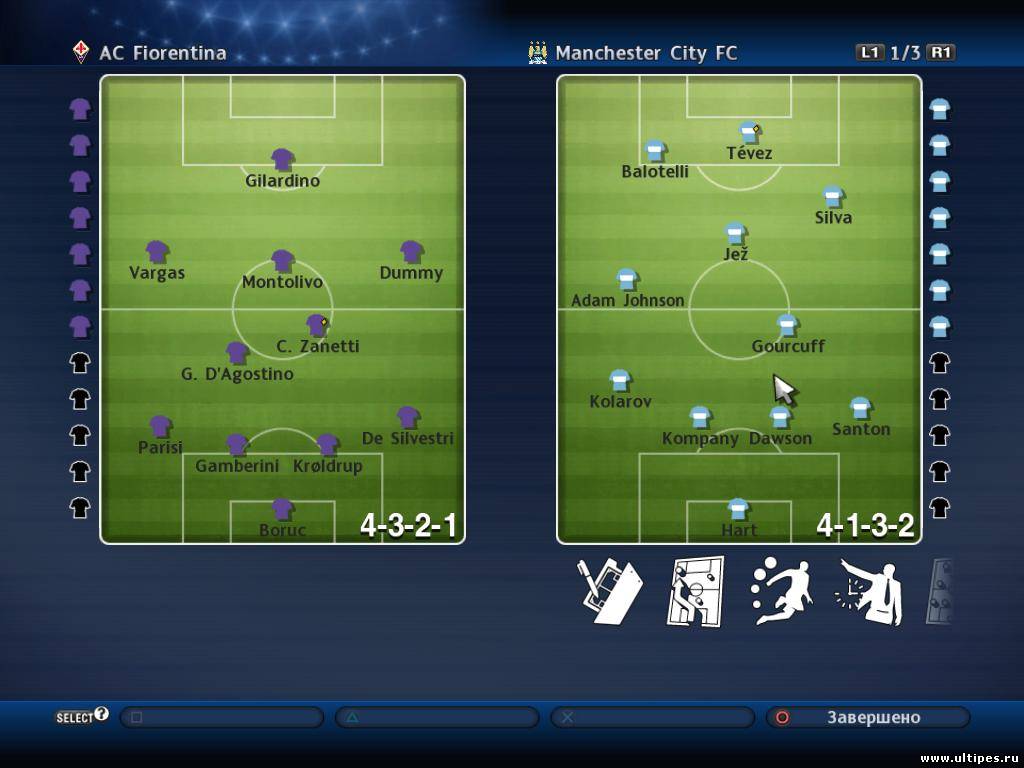Viewport: 1024px width, 768px height.
Task: Choose Adam Johnson on the left
Action: [x=627, y=280]
